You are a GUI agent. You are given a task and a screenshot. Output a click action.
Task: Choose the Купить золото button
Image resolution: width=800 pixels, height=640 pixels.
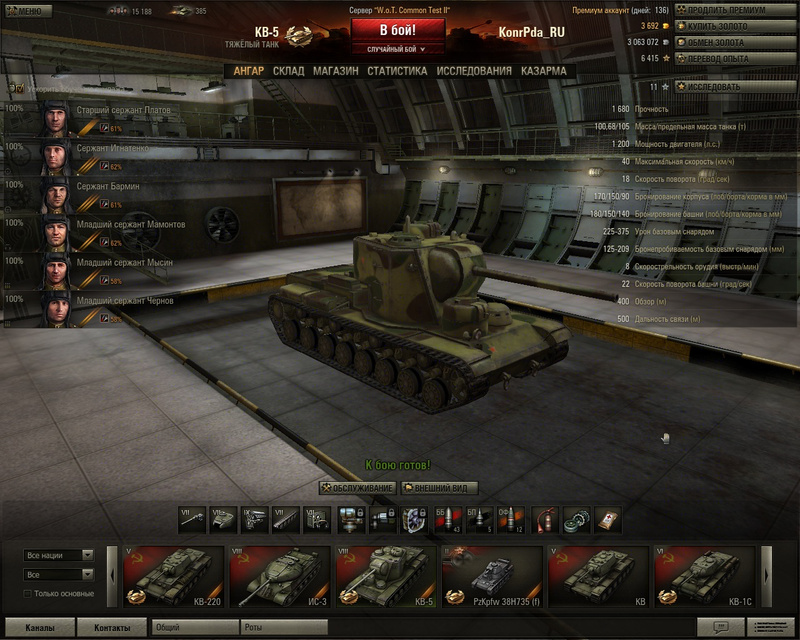tap(735, 26)
